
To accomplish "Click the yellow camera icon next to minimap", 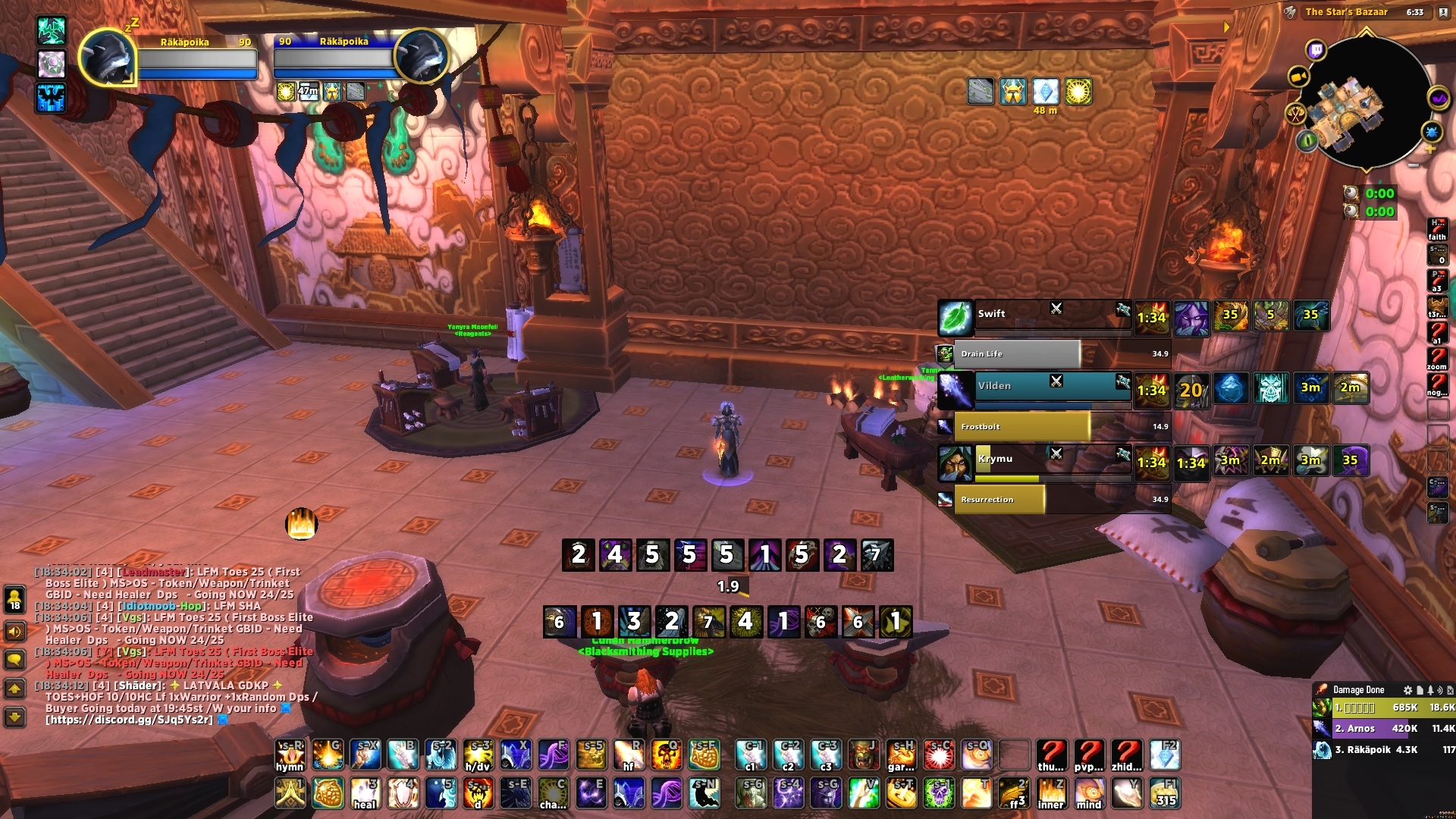I will (1298, 76).
